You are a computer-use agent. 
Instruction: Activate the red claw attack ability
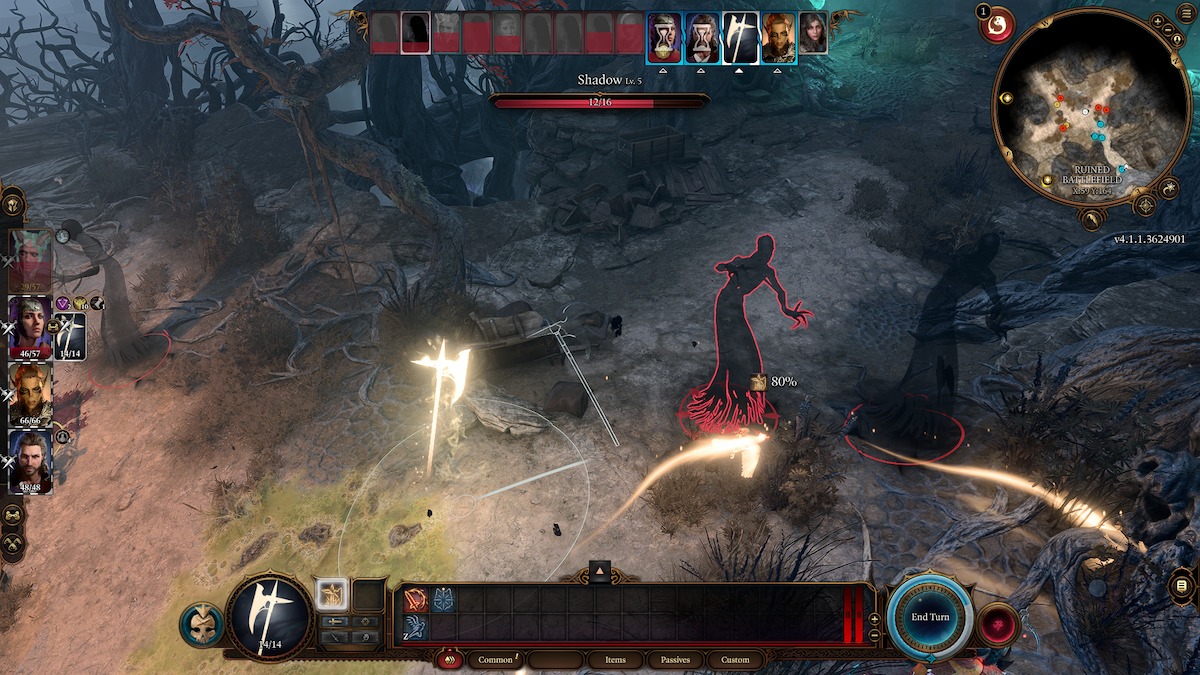[416, 599]
